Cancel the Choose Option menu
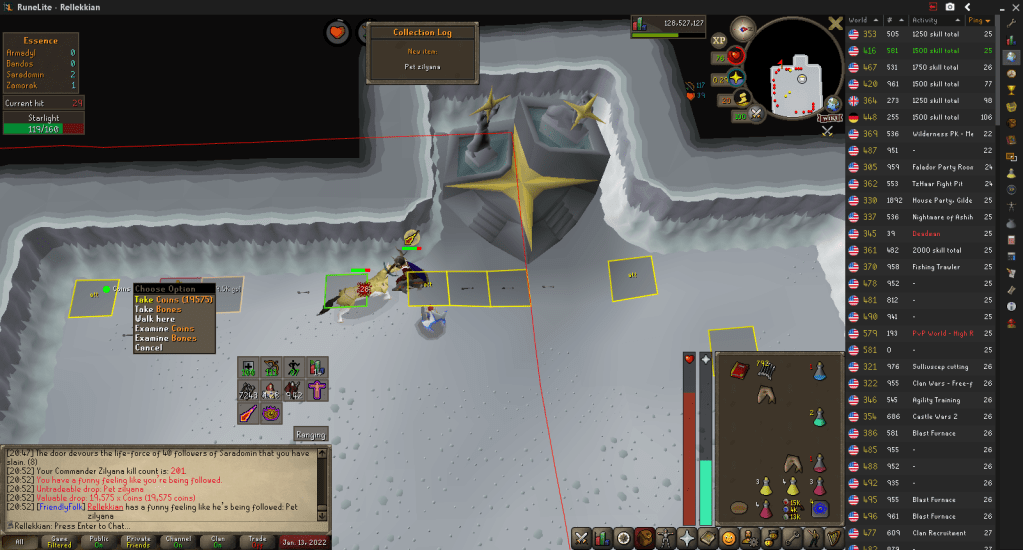1023x550 pixels. [148, 348]
